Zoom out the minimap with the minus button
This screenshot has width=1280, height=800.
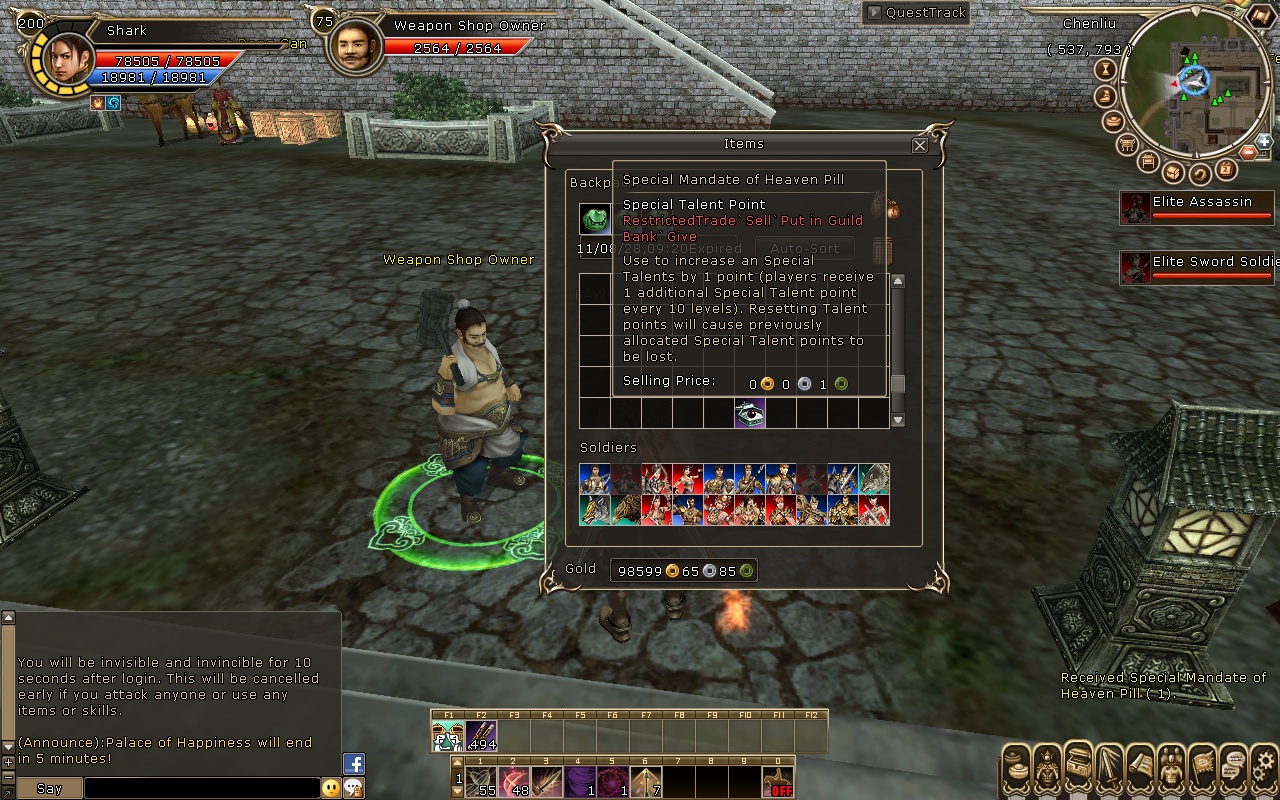(1248, 152)
